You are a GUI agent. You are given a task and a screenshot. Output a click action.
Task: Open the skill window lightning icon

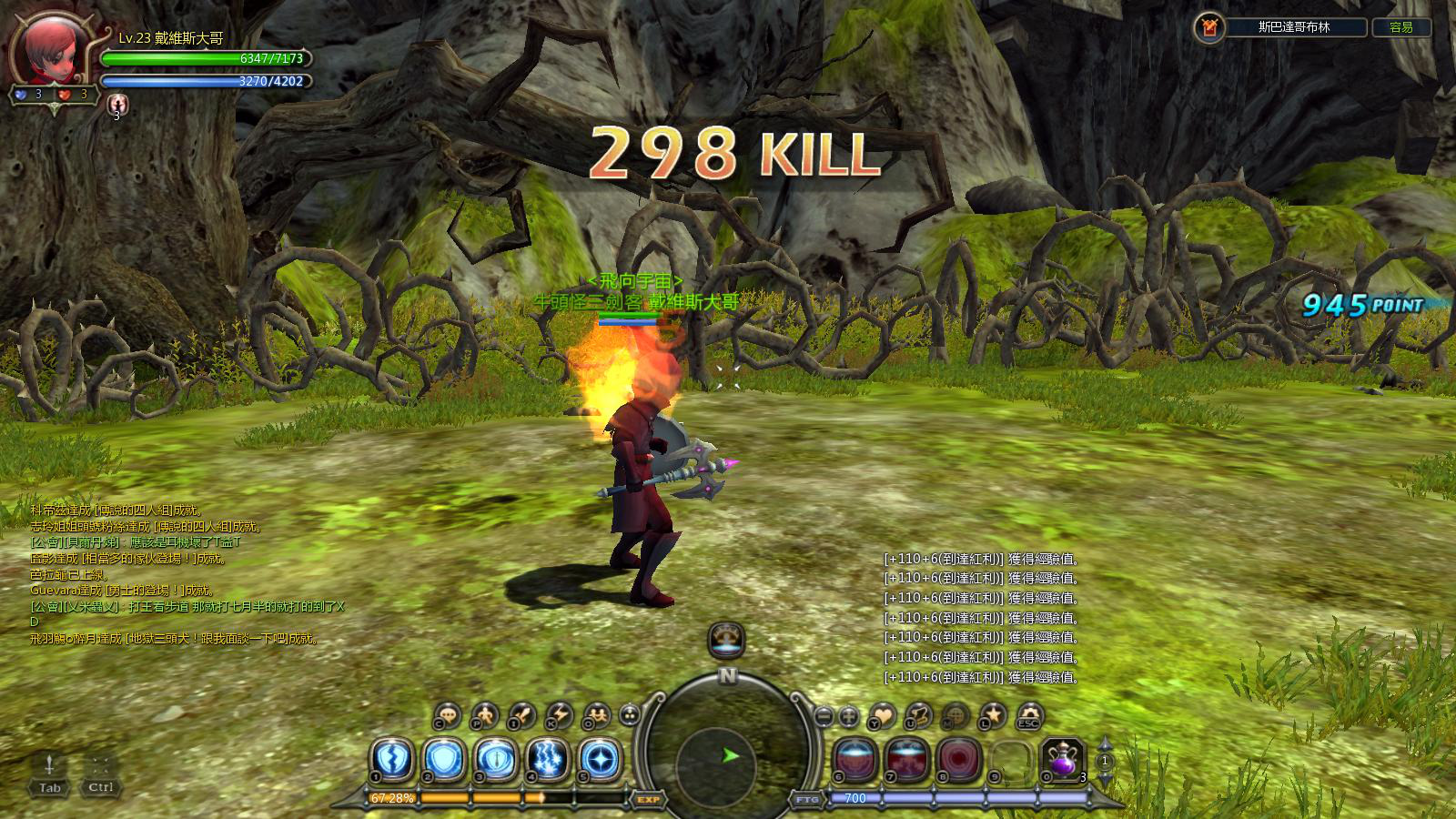[x=558, y=715]
